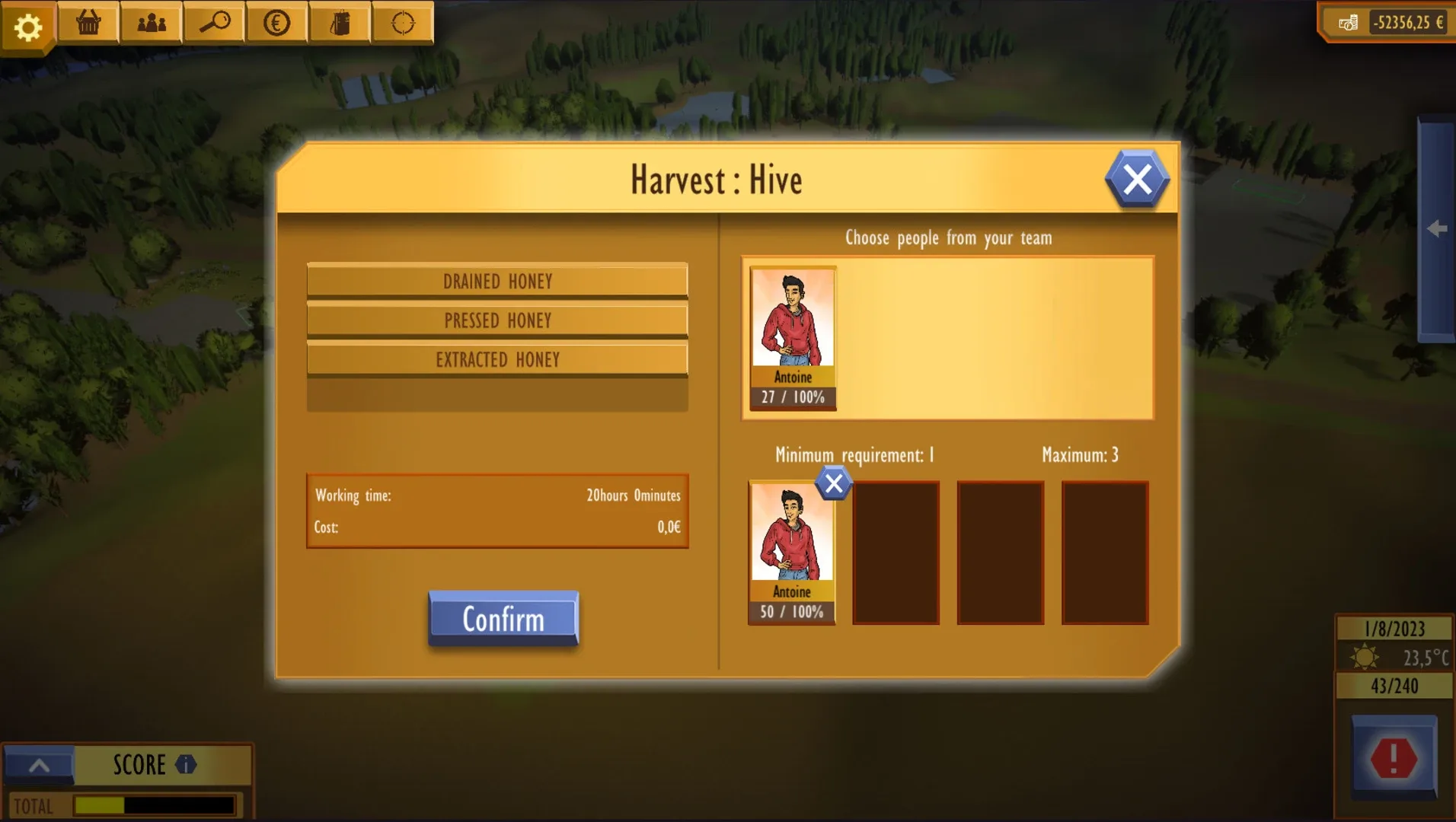Remove Antoine from the selected workers
Screen dimensions: 1456x822
point(832,483)
